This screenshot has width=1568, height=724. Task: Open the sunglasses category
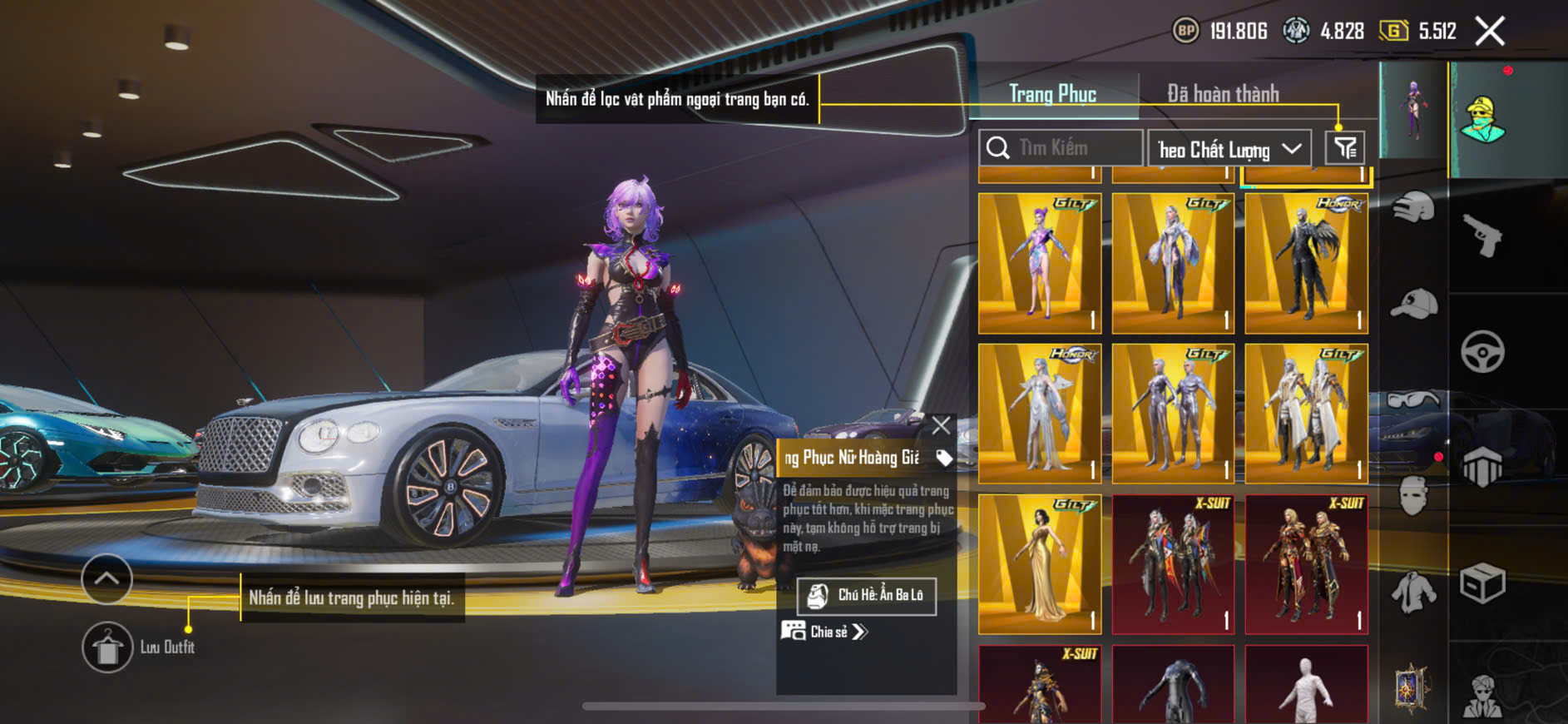coord(1413,401)
